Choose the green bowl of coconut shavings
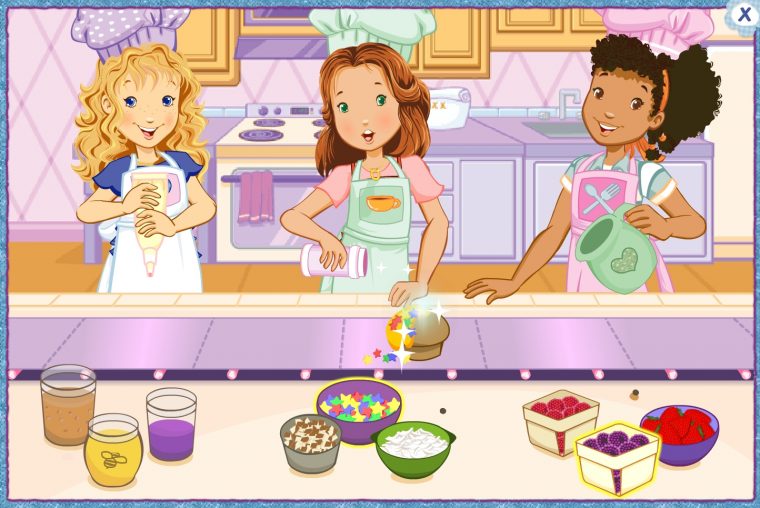 tap(413, 447)
